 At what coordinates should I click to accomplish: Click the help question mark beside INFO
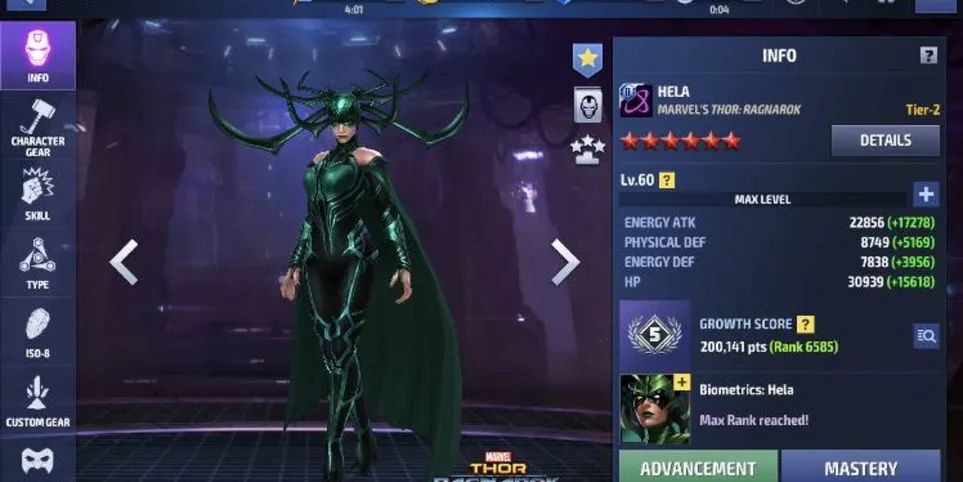[928, 56]
